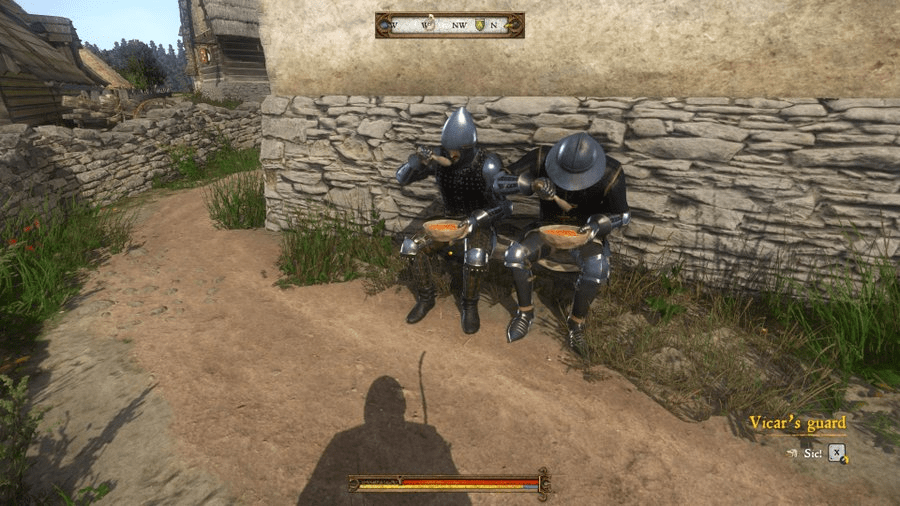Select the white pouch marker on the compass
The image size is (900, 506).
click(x=428, y=25)
